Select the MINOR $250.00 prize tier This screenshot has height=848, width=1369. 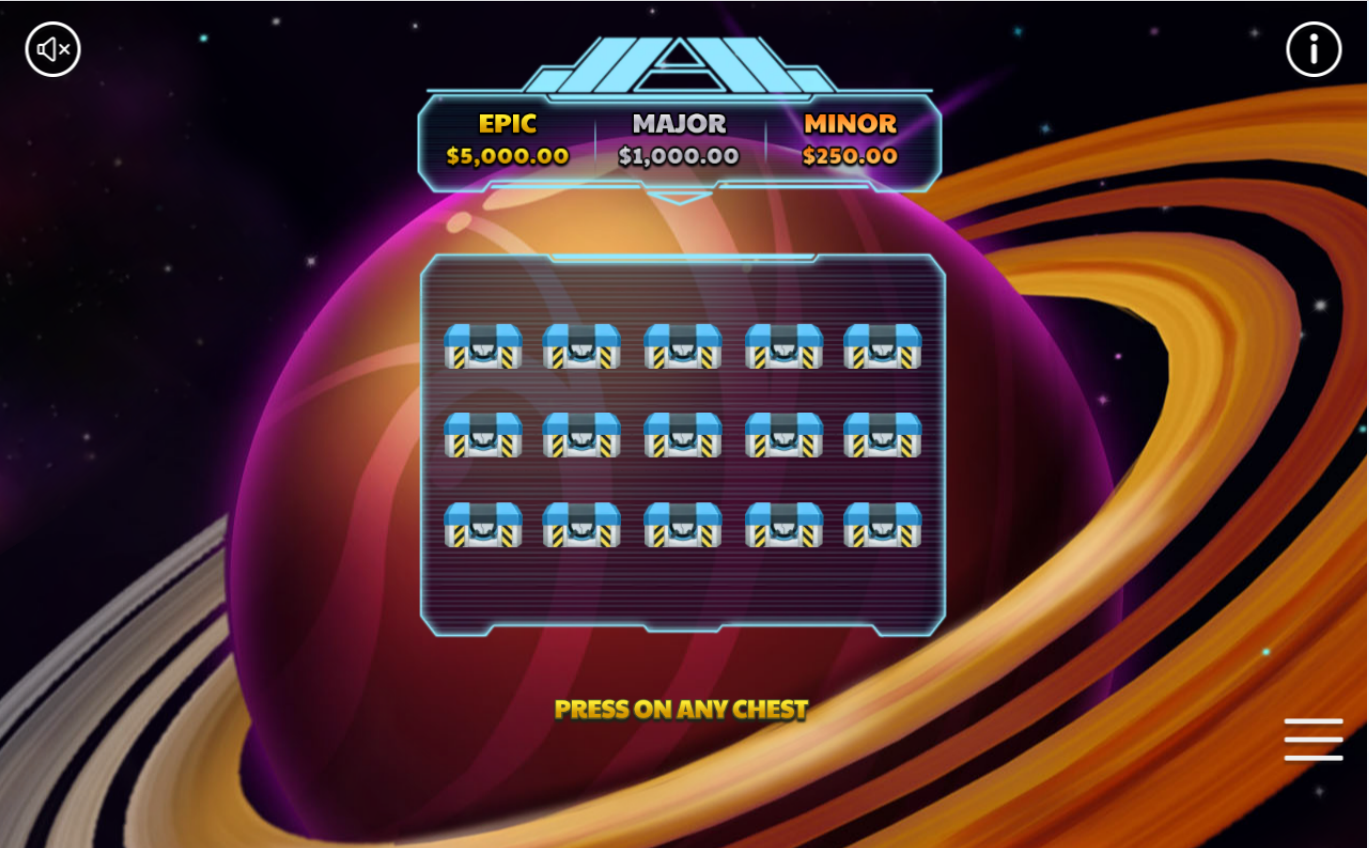(849, 139)
